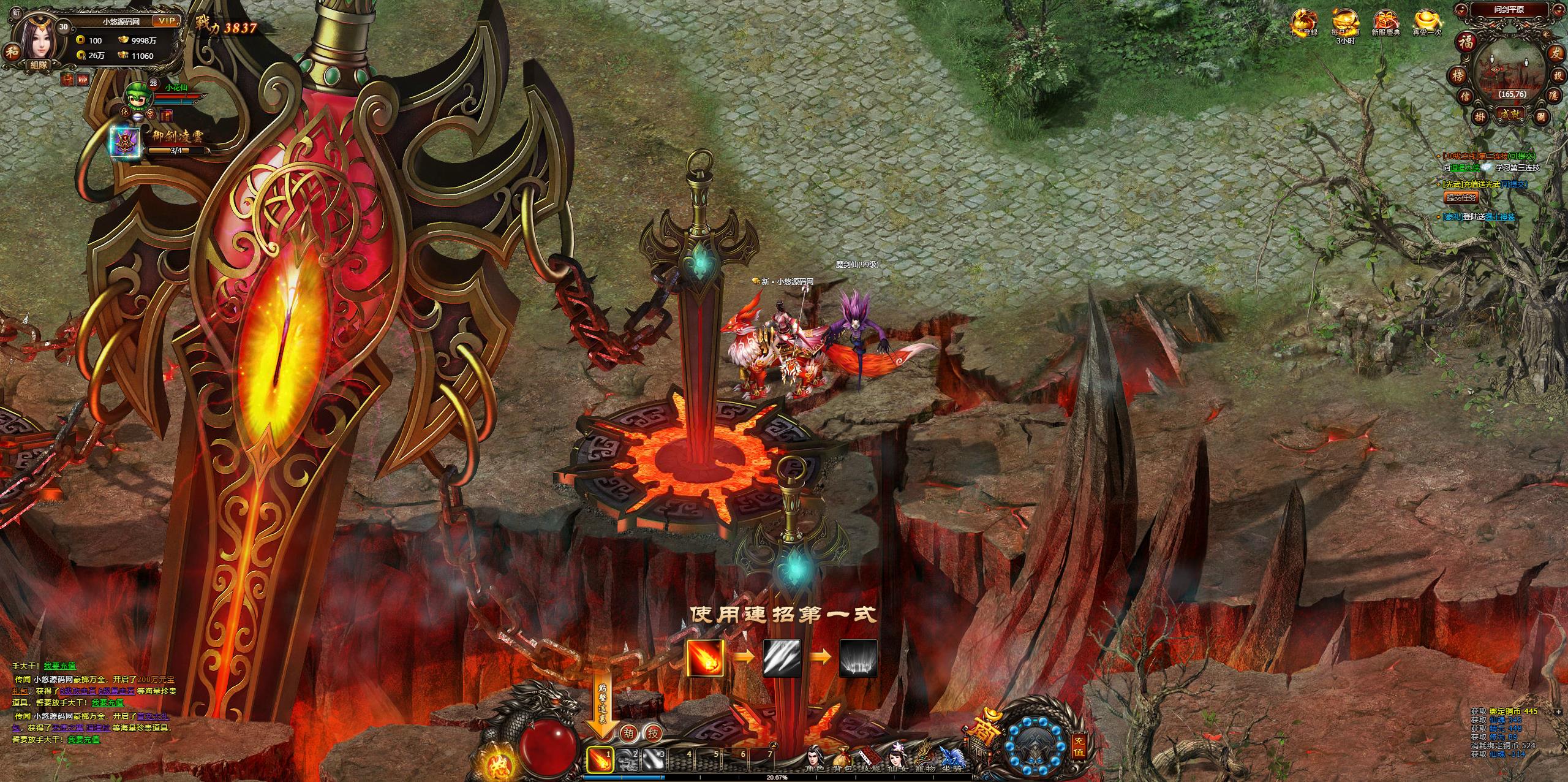Activate the fireball skill in slot 1

(600, 760)
